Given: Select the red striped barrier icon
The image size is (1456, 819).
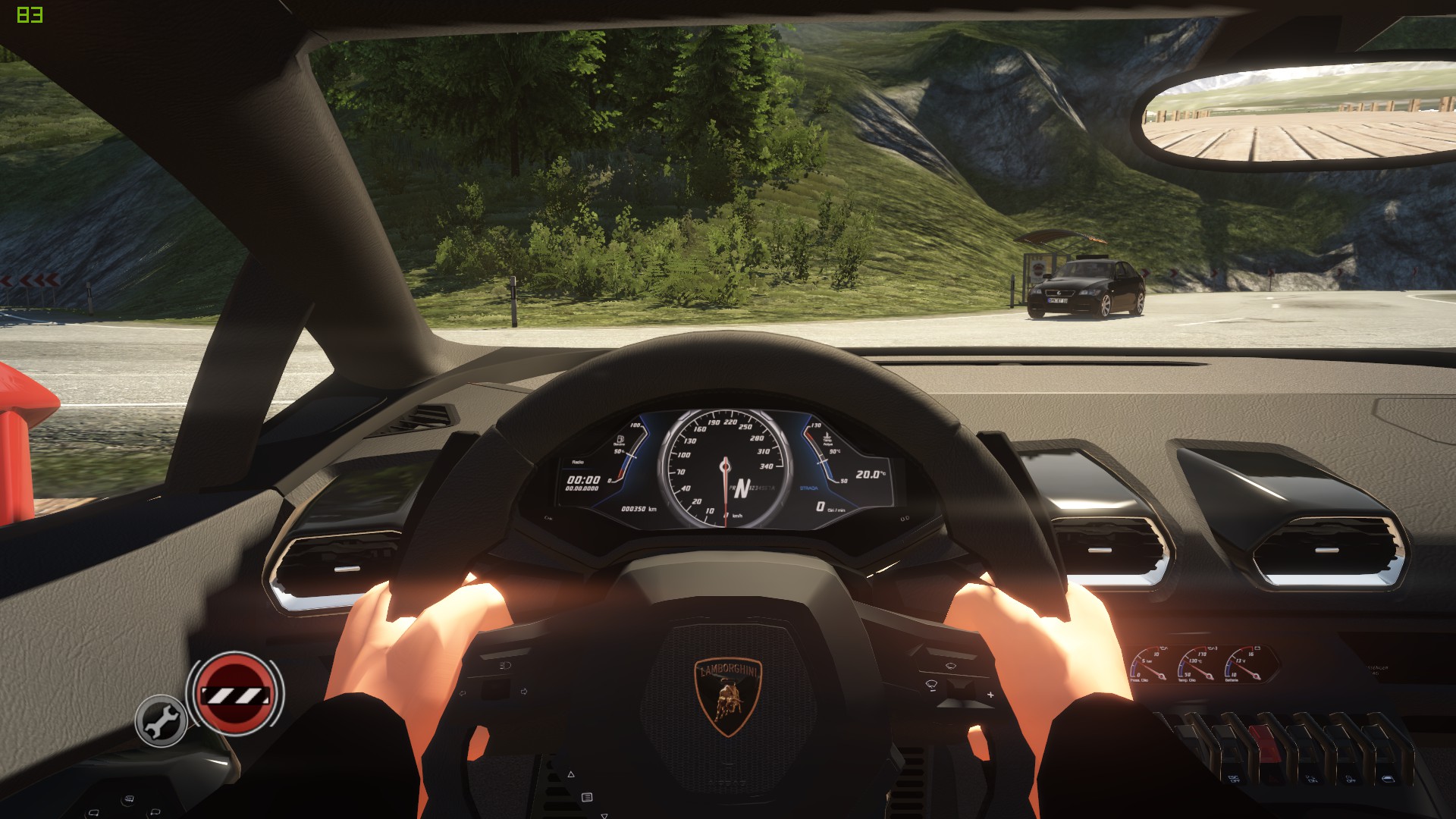Looking at the screenshot, I should (x=234, y=693).
